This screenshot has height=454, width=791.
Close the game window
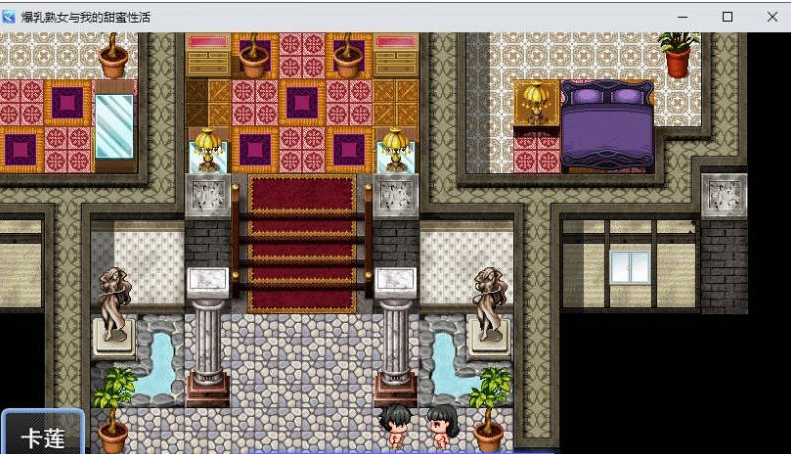[772, 17]
